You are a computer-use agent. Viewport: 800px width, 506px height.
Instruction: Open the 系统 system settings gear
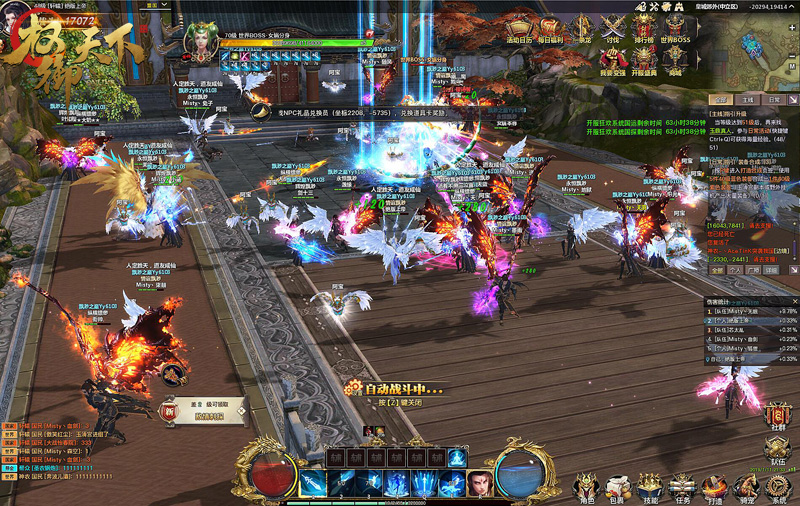778,487
